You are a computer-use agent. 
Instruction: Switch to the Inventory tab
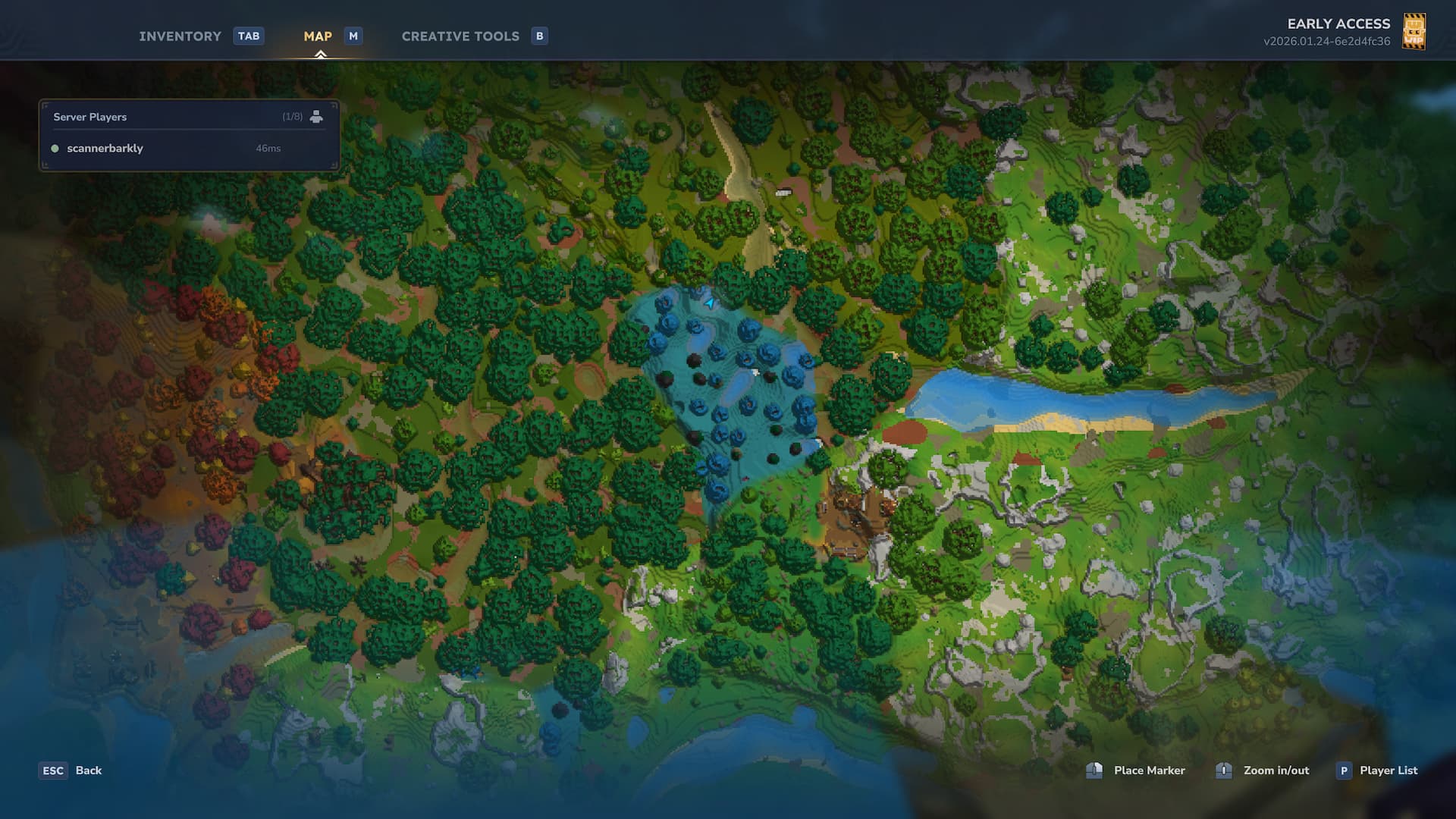tap(180, 36)
